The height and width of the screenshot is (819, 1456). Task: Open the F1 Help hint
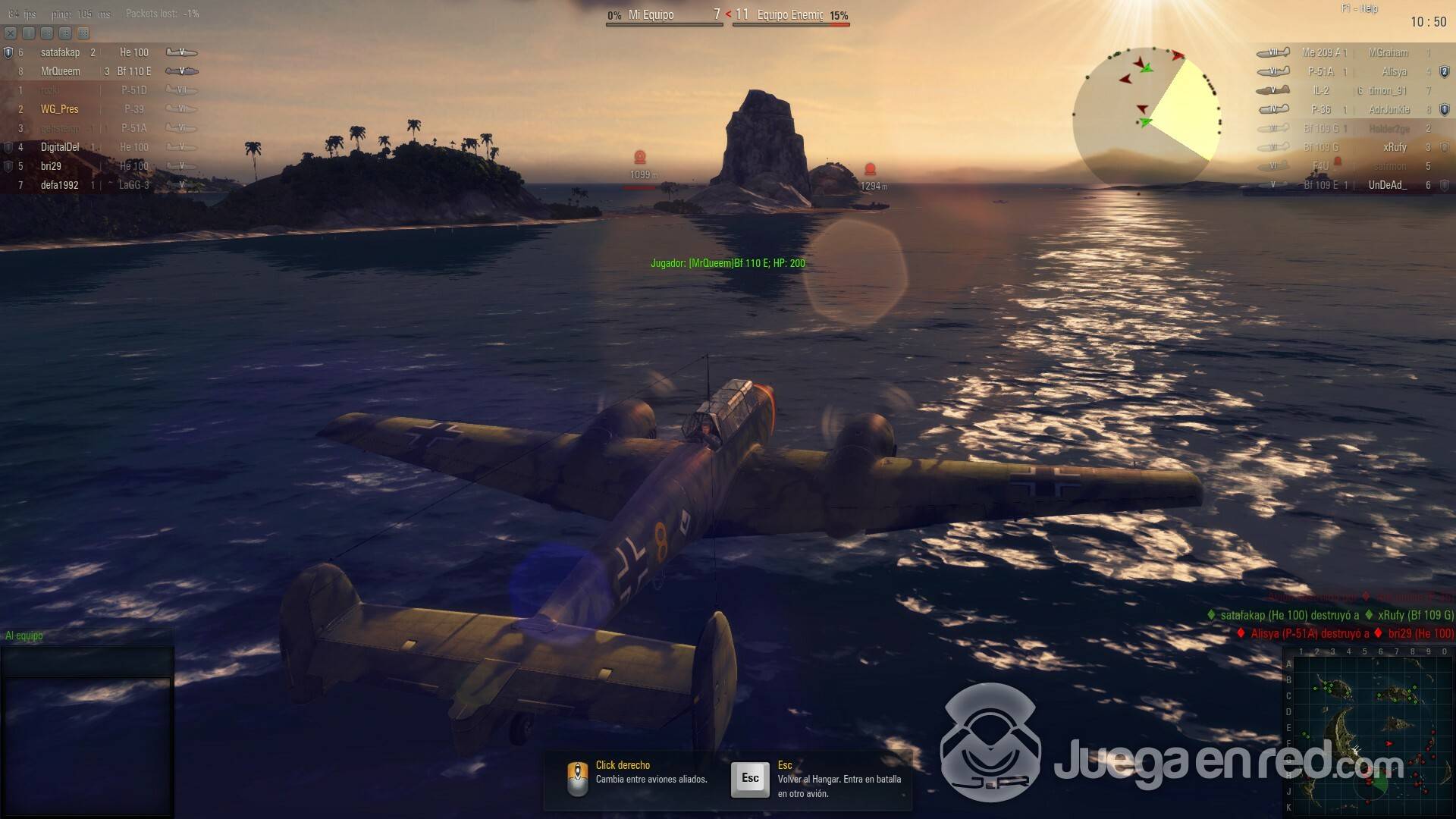point(1359,8)
